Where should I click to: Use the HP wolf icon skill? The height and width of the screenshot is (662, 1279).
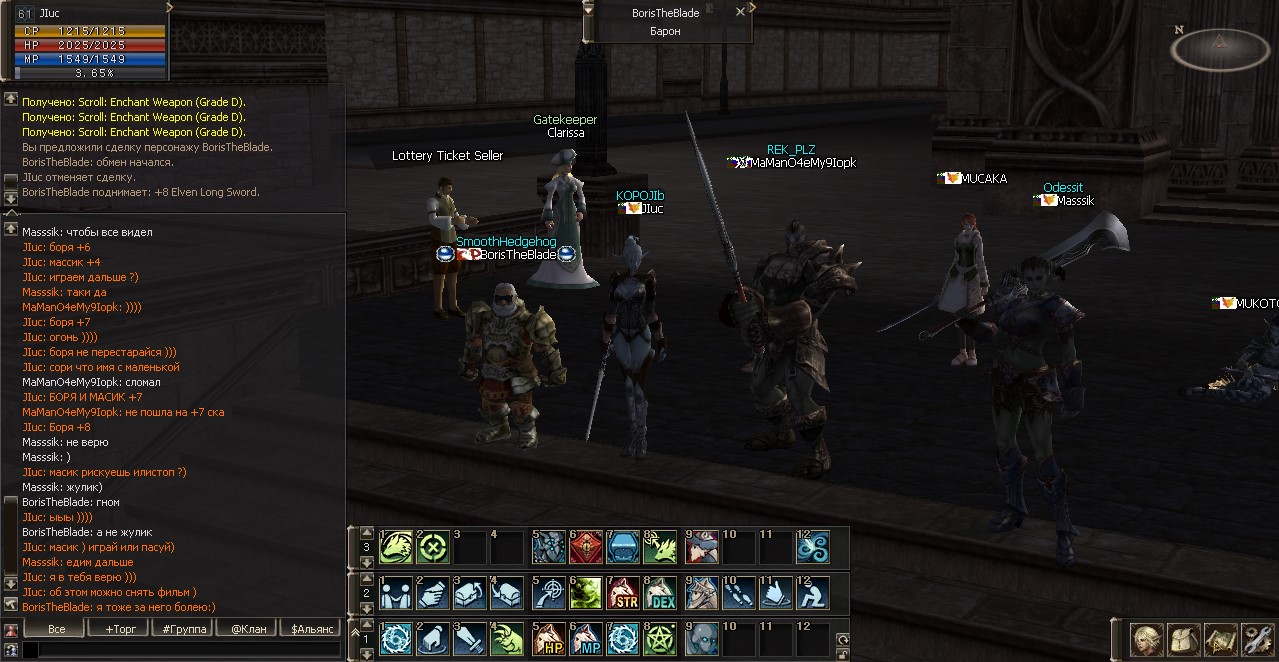pos(549,639)
